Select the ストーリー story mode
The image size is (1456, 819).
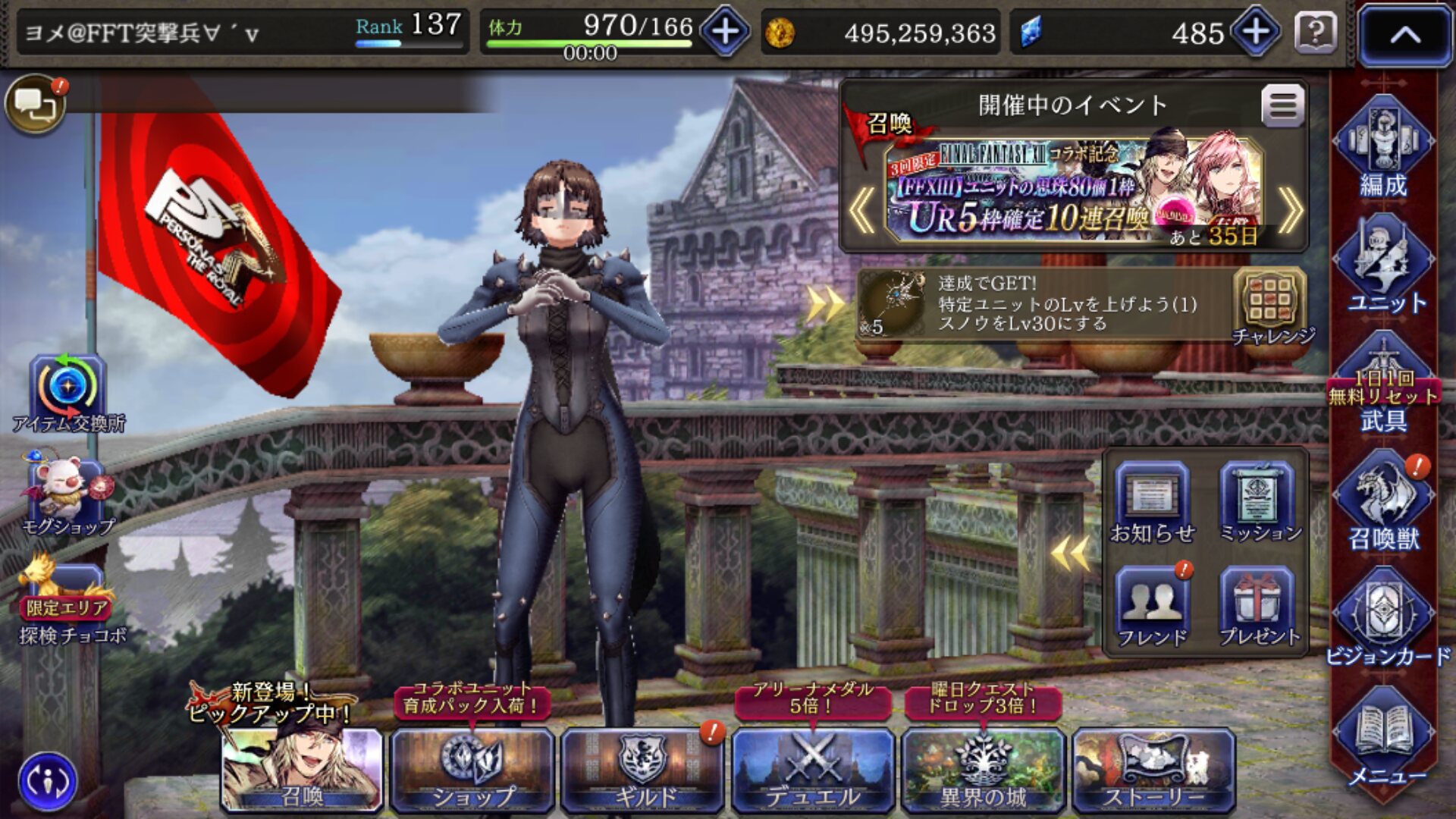(x=1153, y=770)
